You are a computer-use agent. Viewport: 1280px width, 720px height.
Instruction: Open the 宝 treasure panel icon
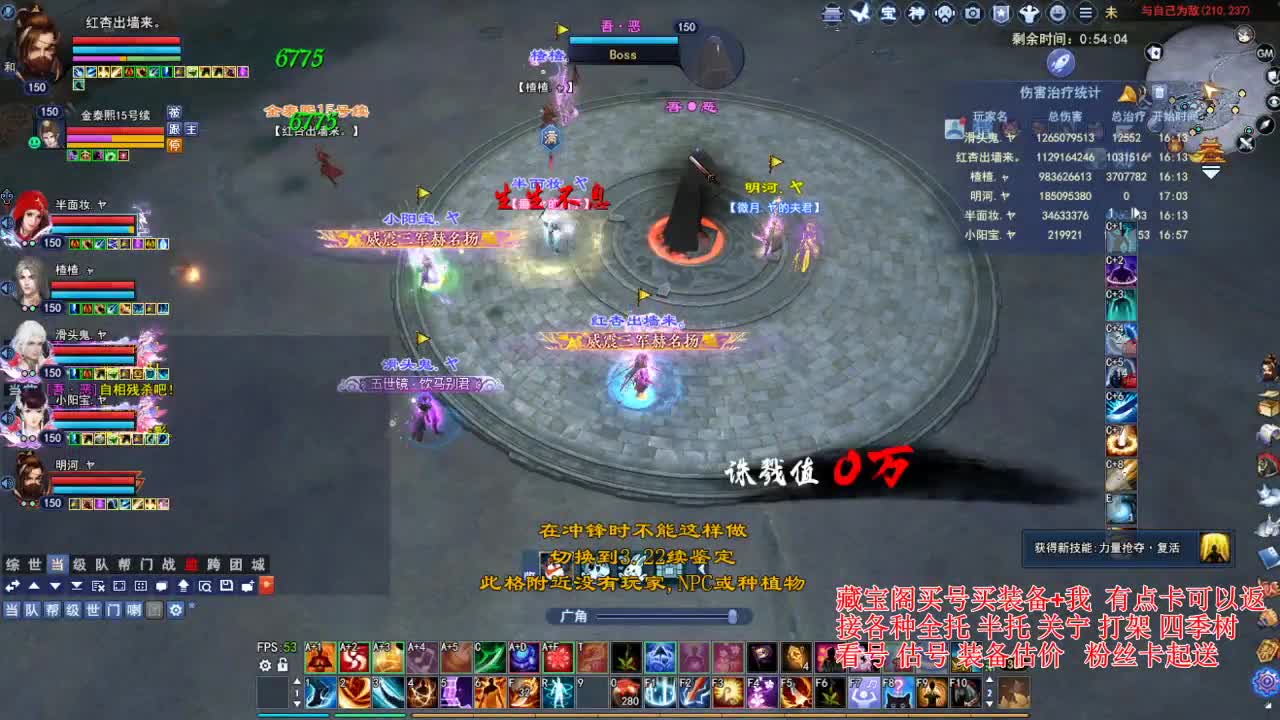pyautogui.click(x=887, y=13)
